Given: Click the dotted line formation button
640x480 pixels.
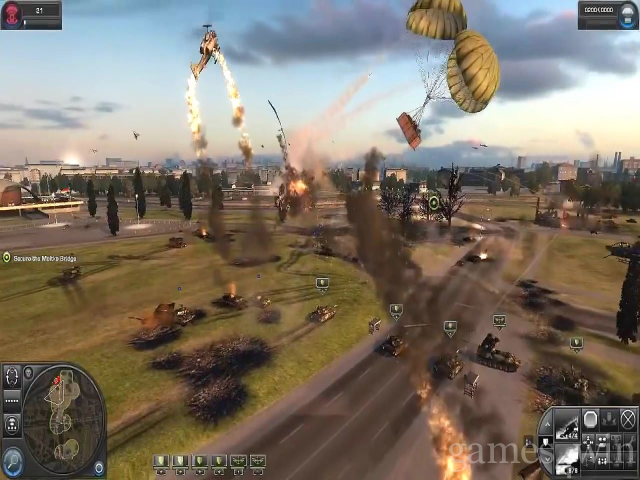Looking at the screenshot, I should pyautogui.click(x=12, y=398).
